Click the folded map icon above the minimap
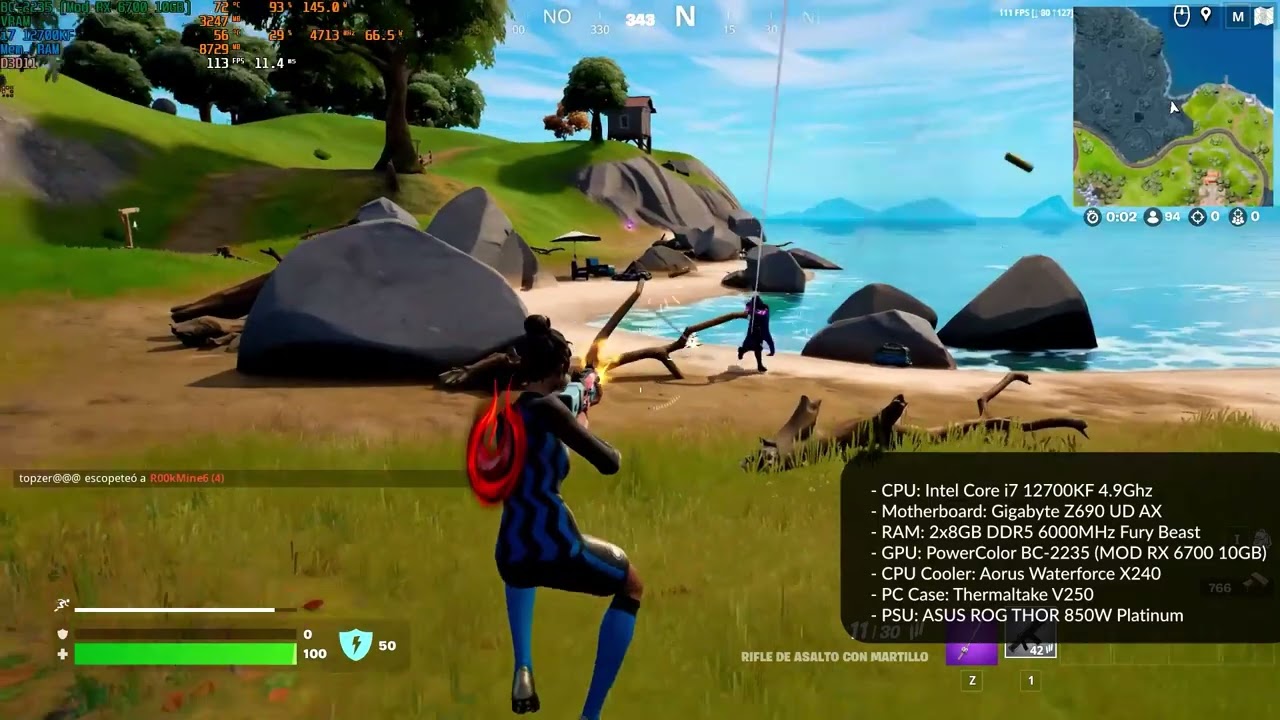 1263,16
